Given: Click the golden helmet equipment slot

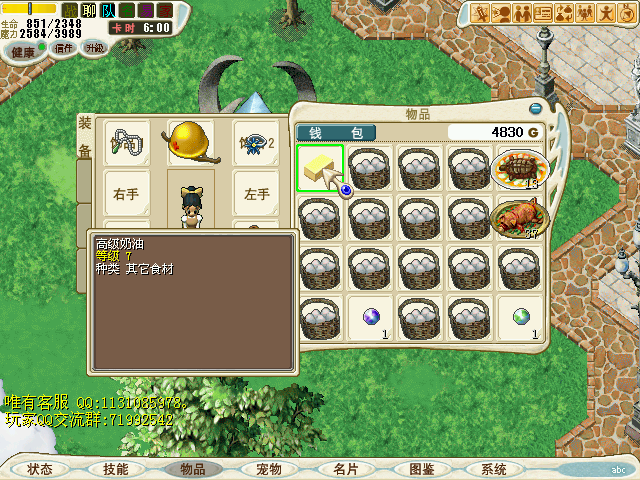Looking at the screenshot, I should point(190,143).
